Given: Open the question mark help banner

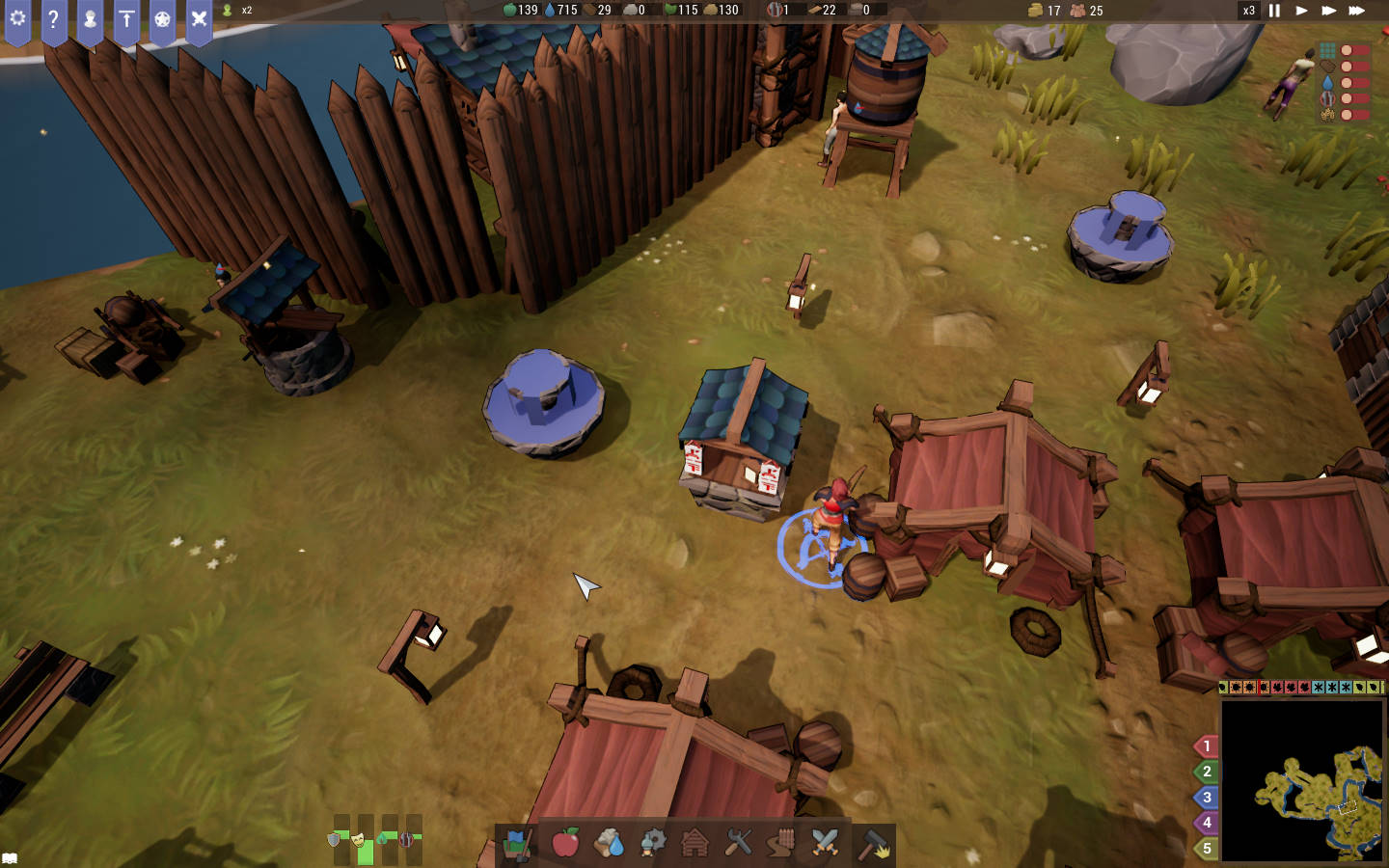Looking at the screenshot, I should point(54,19).
